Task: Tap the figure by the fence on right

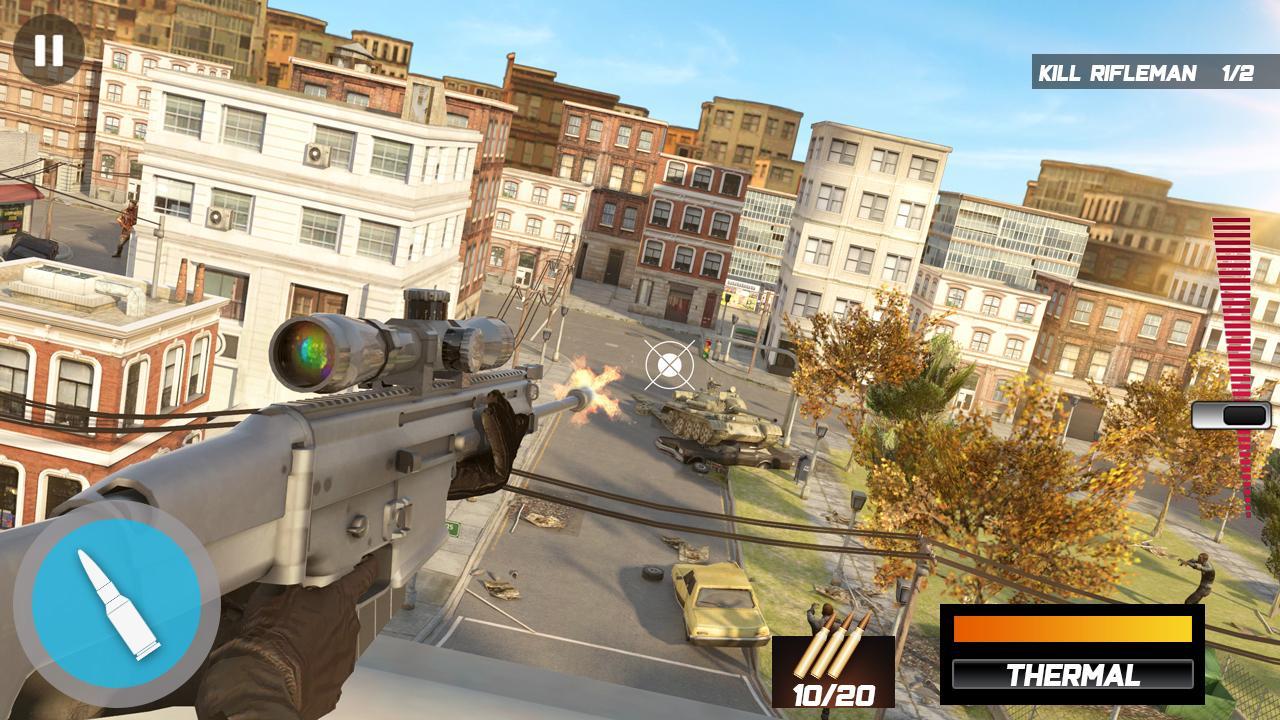Action: tap(1202, 573)
